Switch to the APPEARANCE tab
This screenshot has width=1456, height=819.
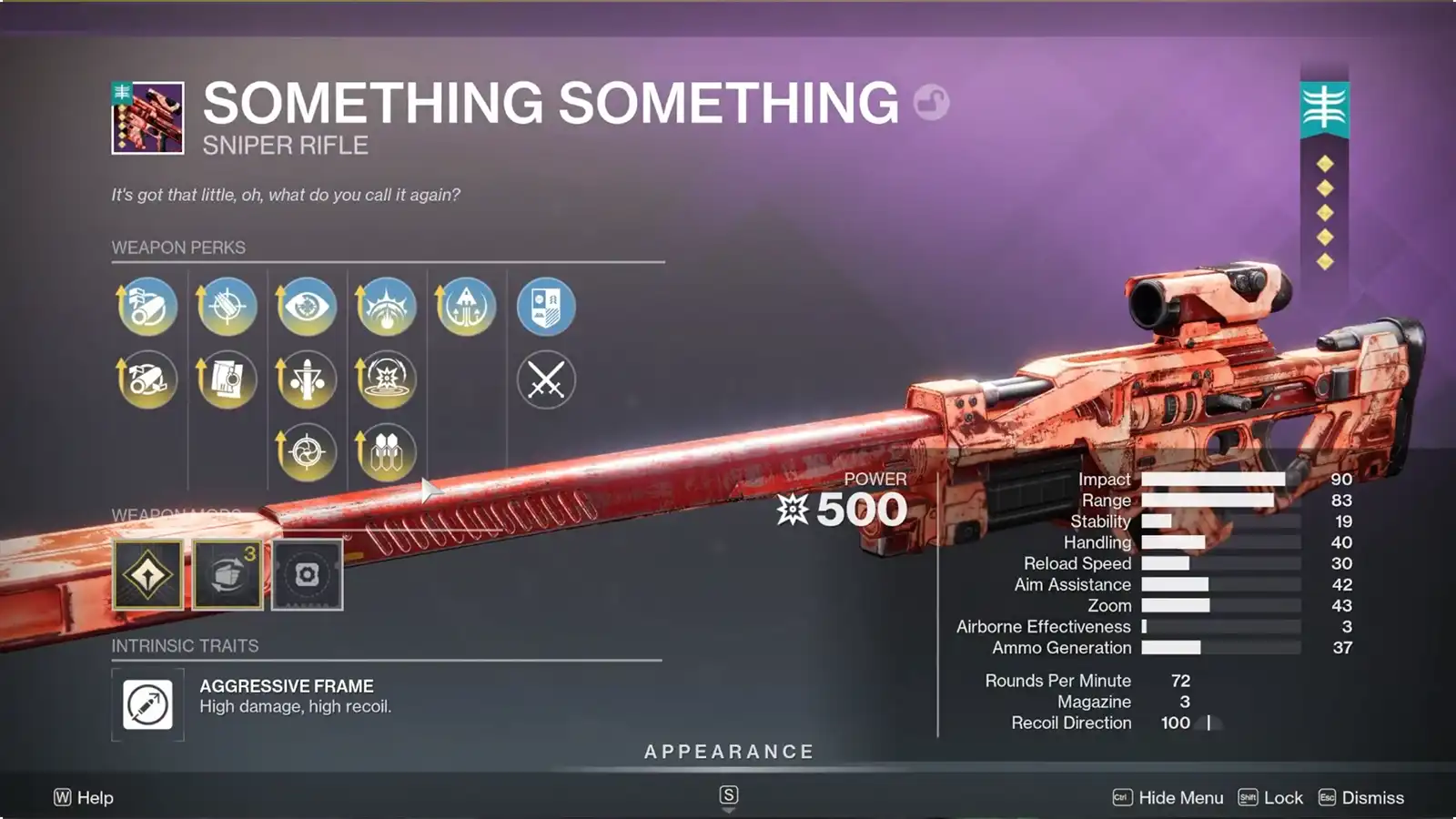(x=728, y=752)
